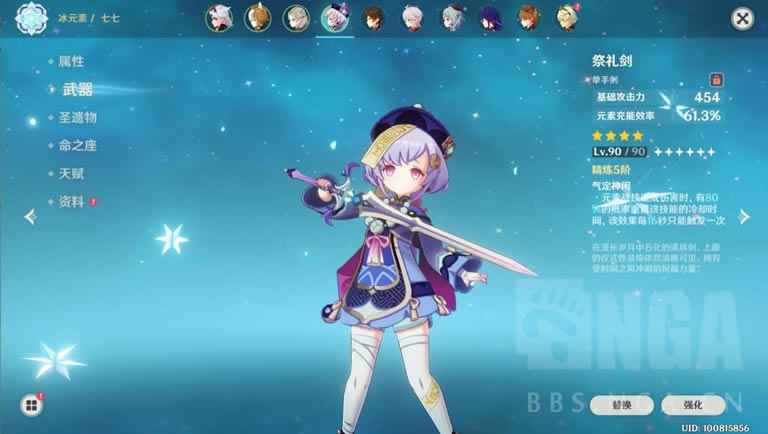Pick the blonde portrait with red notification badge
The height and width of the screenshot is (434, 768).
[x=567, y=18]
